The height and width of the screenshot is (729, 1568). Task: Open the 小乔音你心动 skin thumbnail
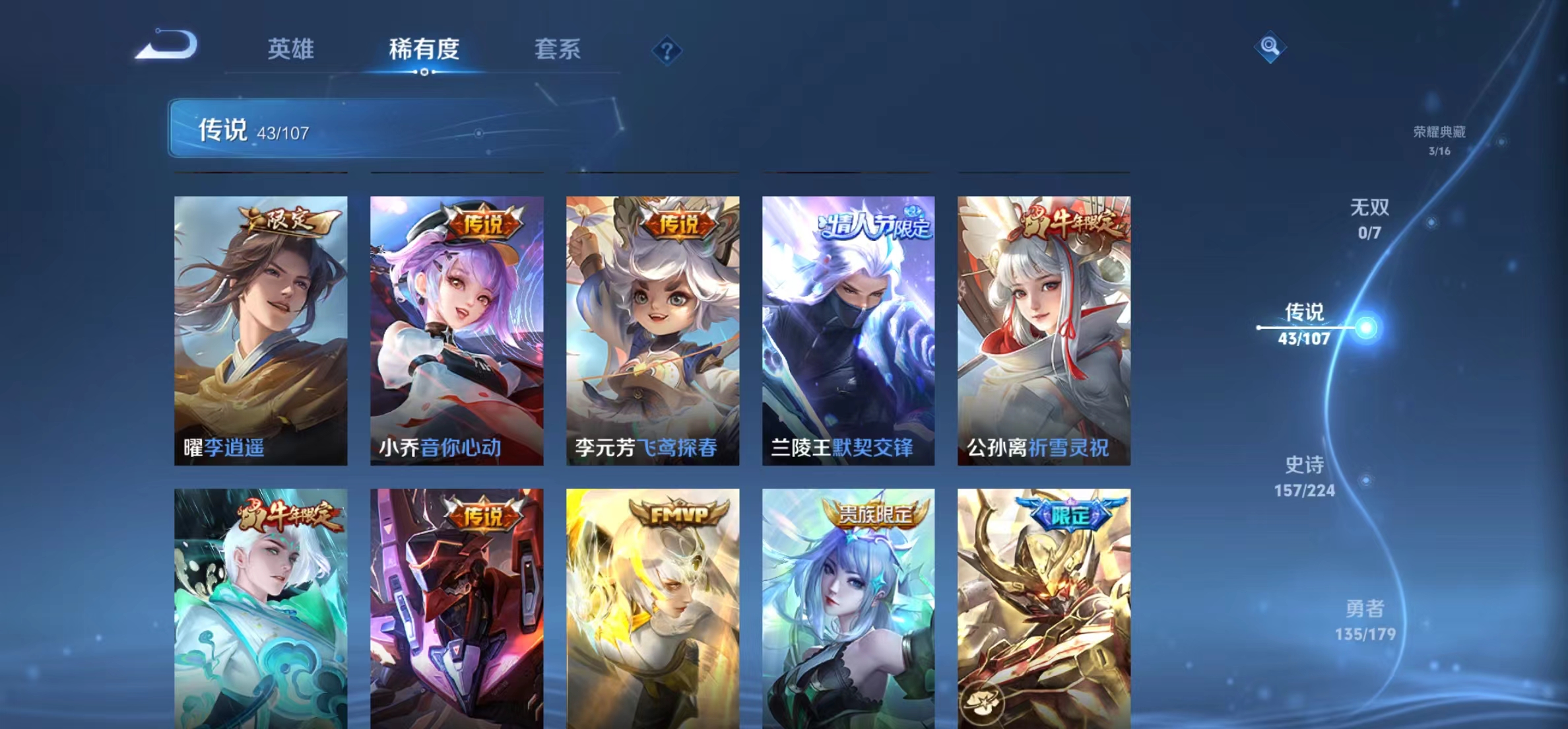457,330
